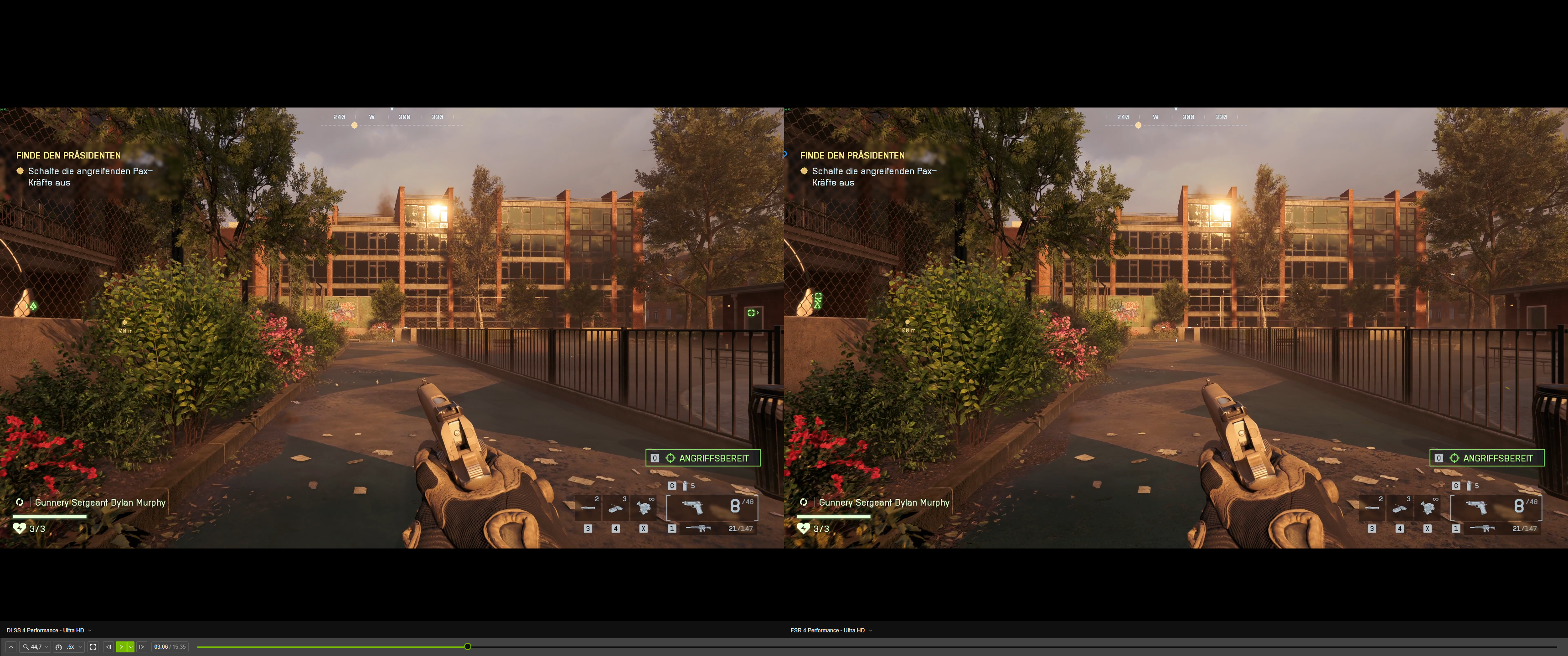Select the zoom magnifier tool

pos(26,647)
